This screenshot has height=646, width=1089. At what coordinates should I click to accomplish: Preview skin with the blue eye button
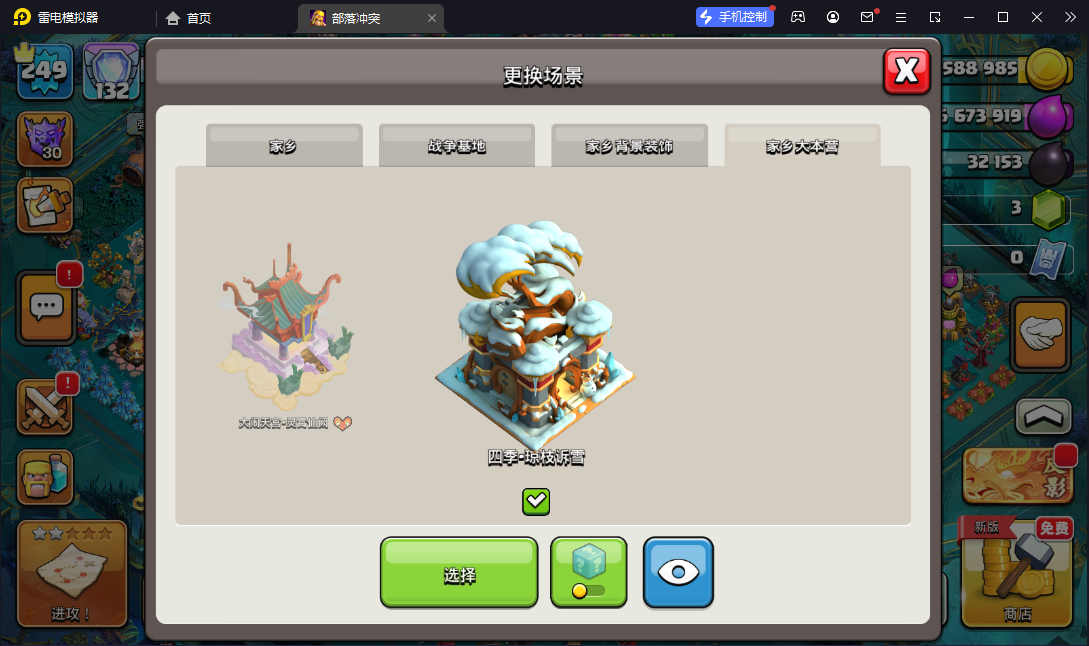tap(678, 572)
